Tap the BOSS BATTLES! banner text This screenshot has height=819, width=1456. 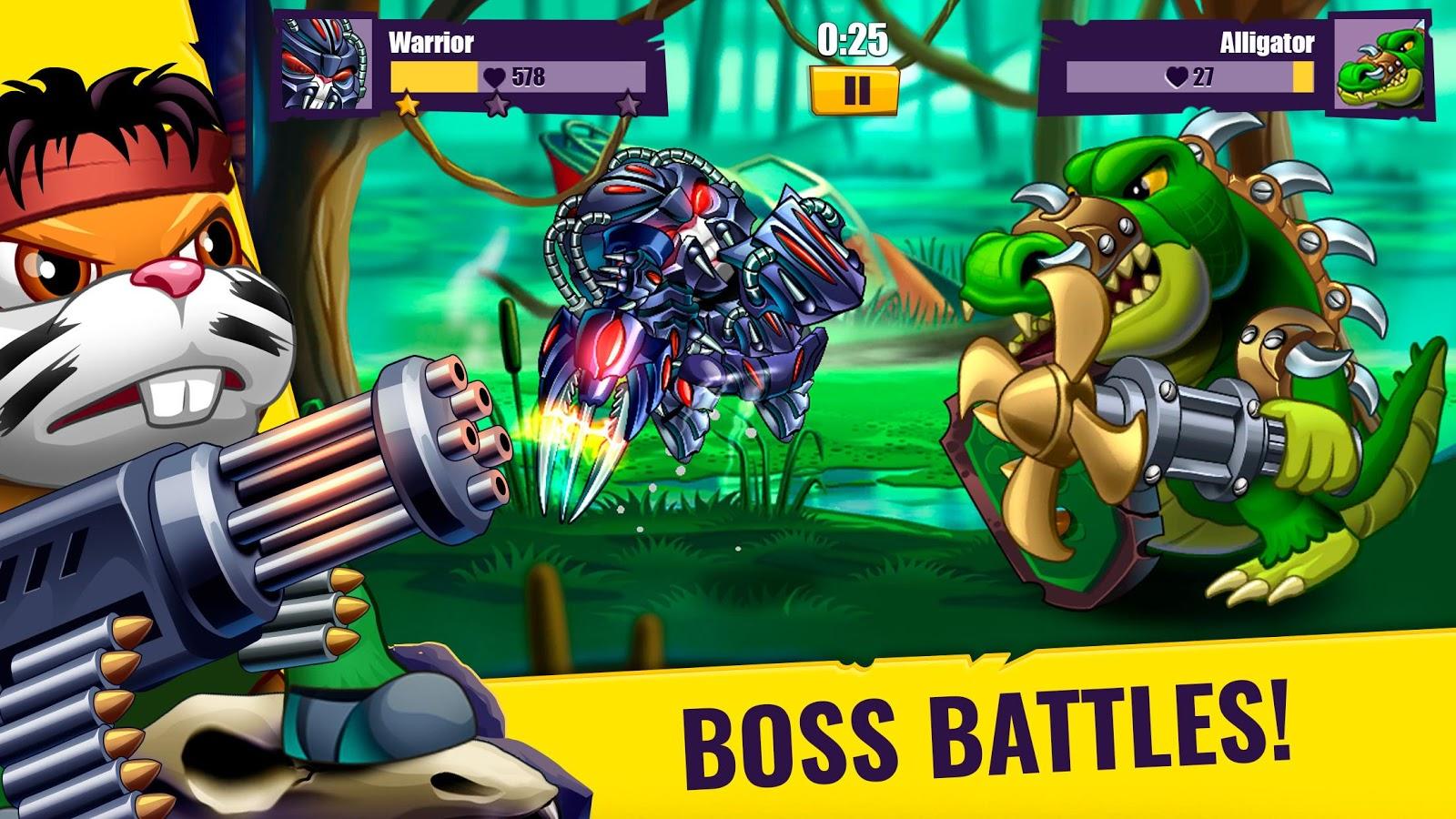pos(987,728)
